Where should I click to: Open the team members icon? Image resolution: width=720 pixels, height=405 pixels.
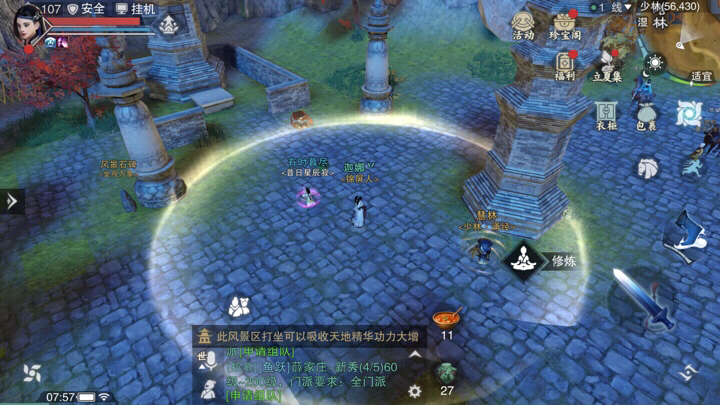pos(237,306)
